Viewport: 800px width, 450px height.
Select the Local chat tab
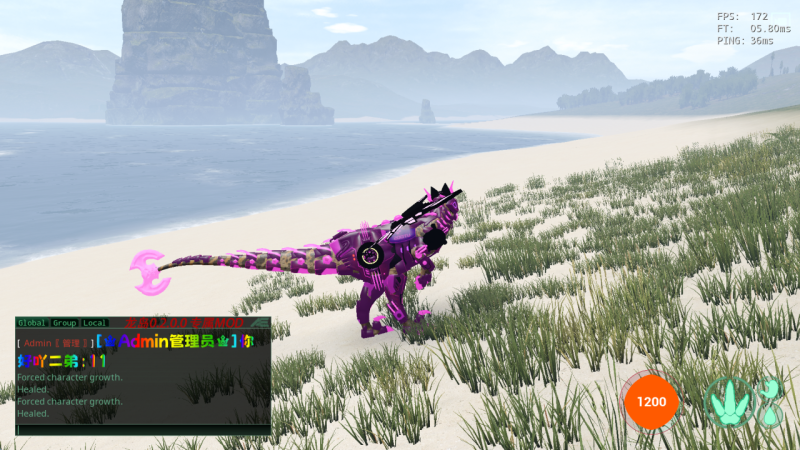click(x=95, y=323)
